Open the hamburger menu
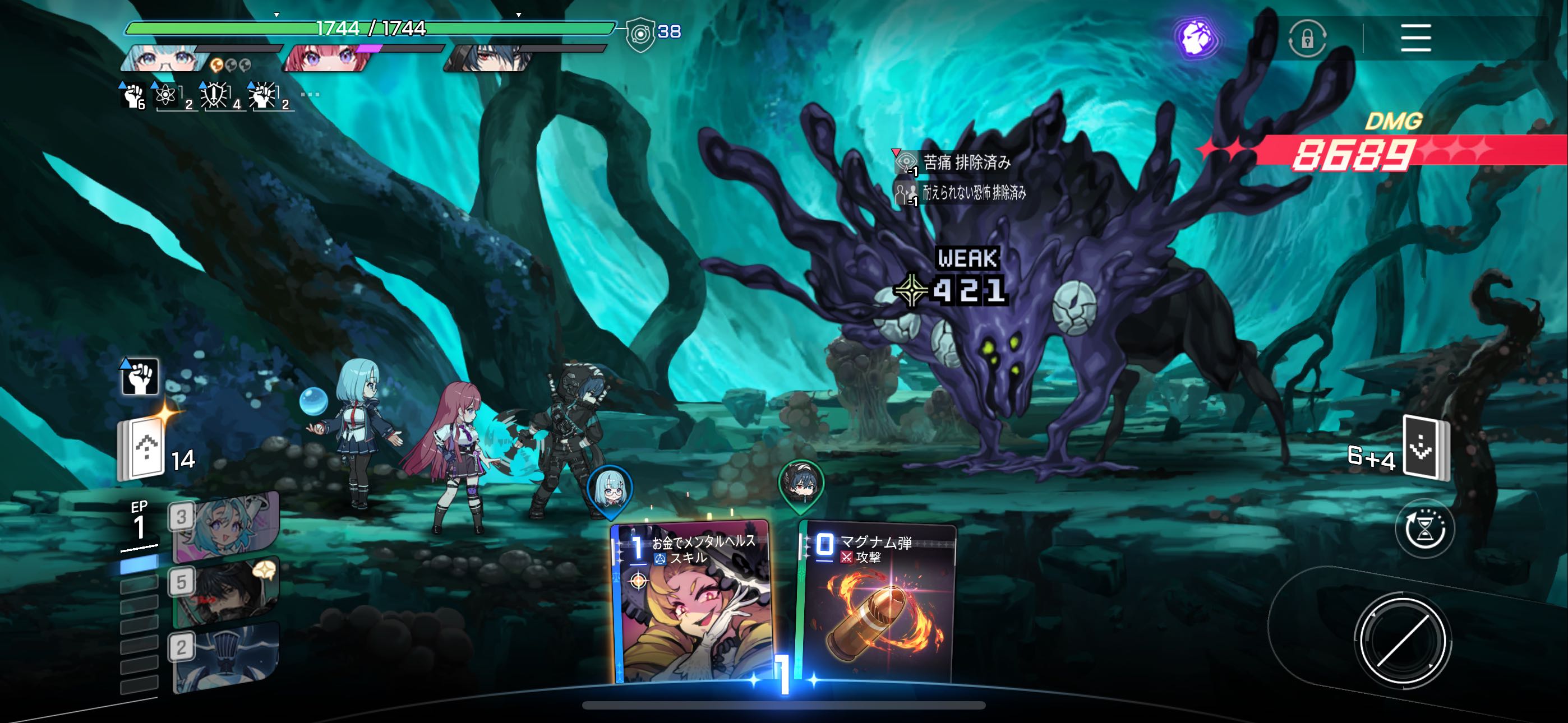This screenshot has width=1568, height=723. pos(1415,38)
